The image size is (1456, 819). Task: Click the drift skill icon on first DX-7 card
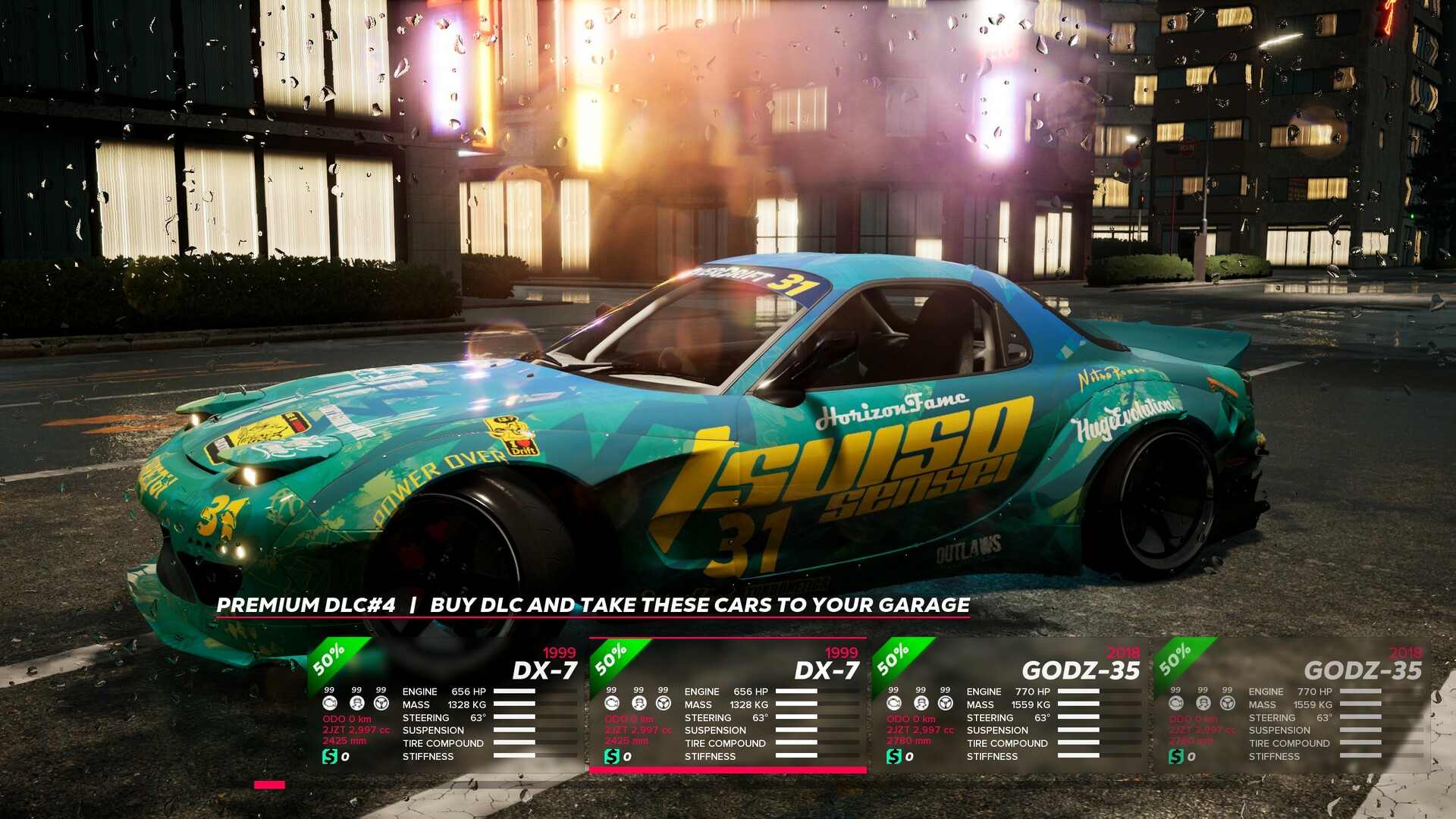[x=356, y=704]
